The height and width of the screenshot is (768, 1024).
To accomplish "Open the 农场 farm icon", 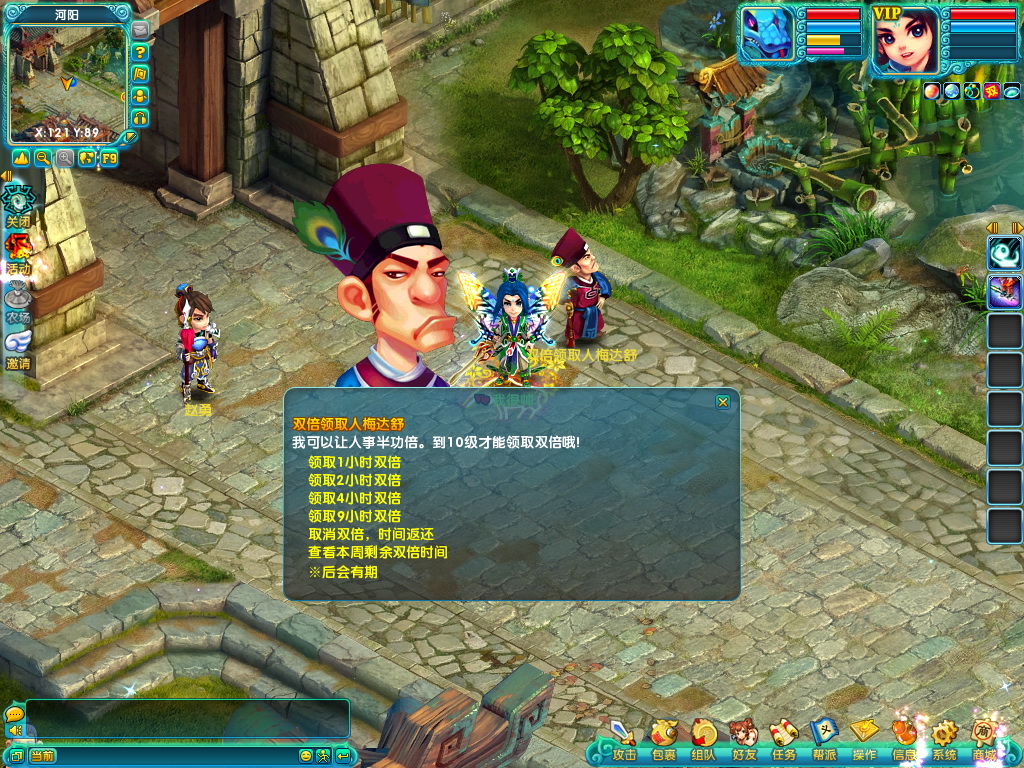I will [18, 301].
